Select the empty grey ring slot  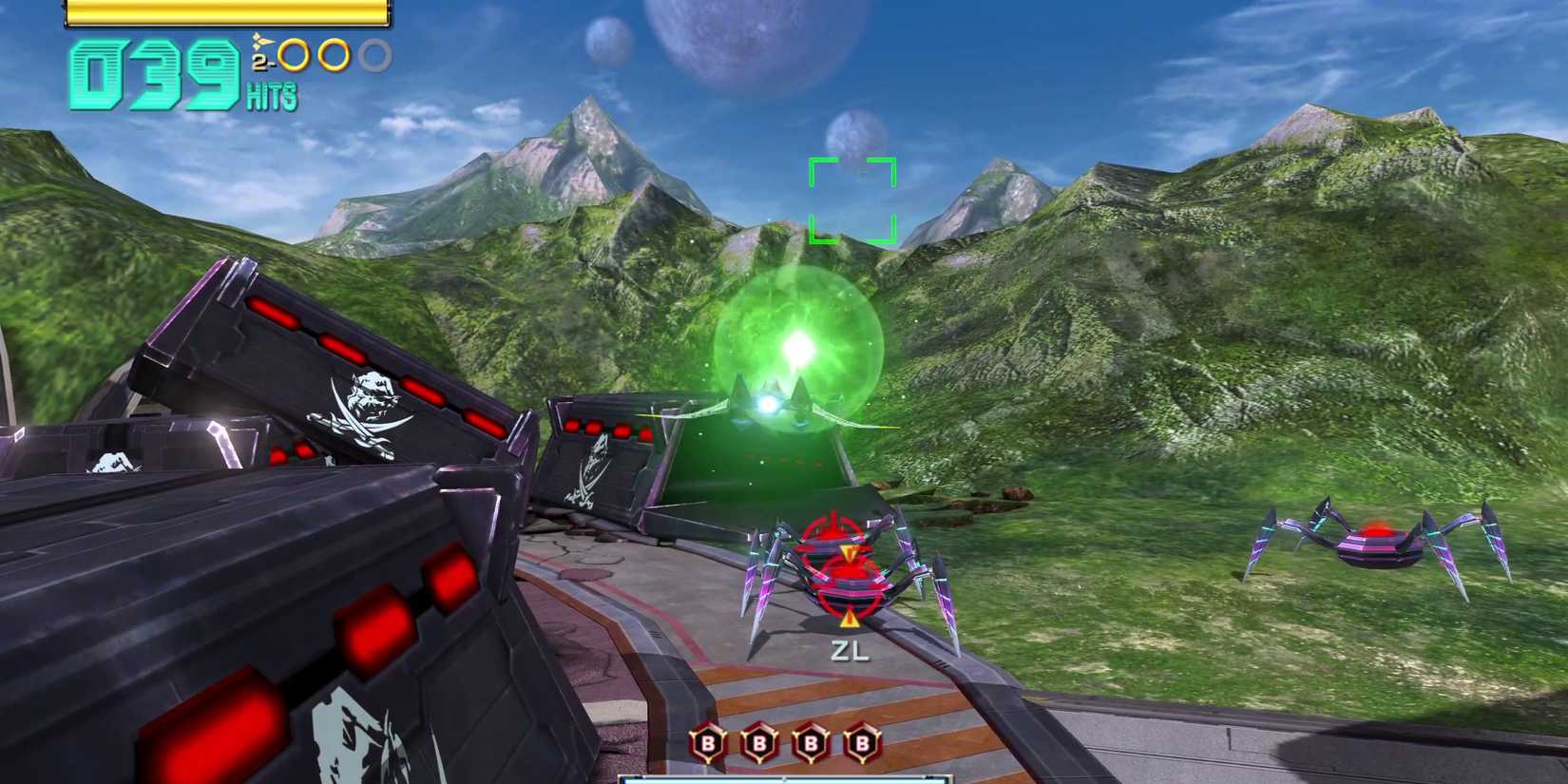tap(376, 56)
